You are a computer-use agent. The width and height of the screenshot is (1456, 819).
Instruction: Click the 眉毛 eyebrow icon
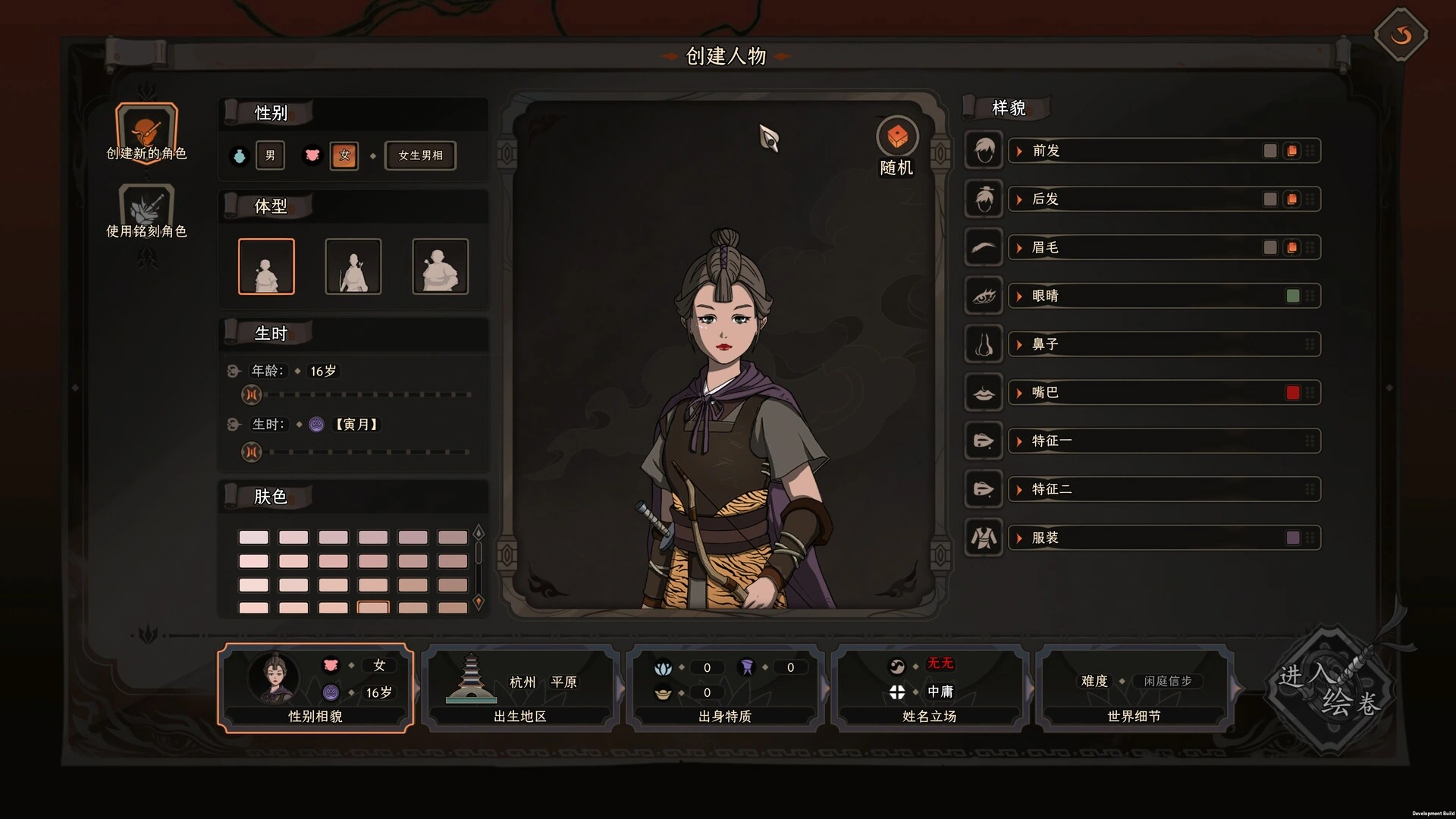click(983, 247)
